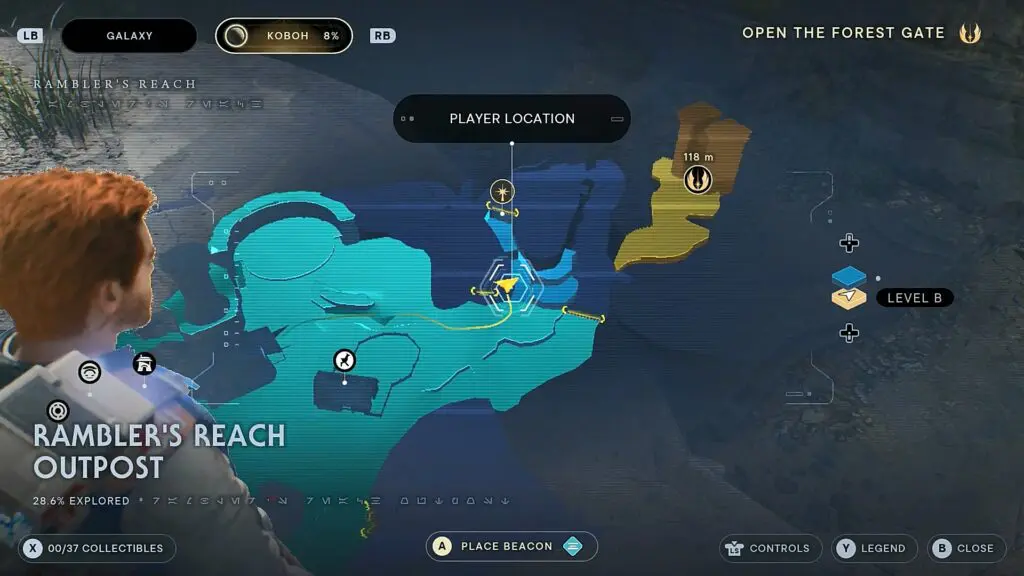Move up one map level
Viewport: 1024px width, 576px height.
849,243
